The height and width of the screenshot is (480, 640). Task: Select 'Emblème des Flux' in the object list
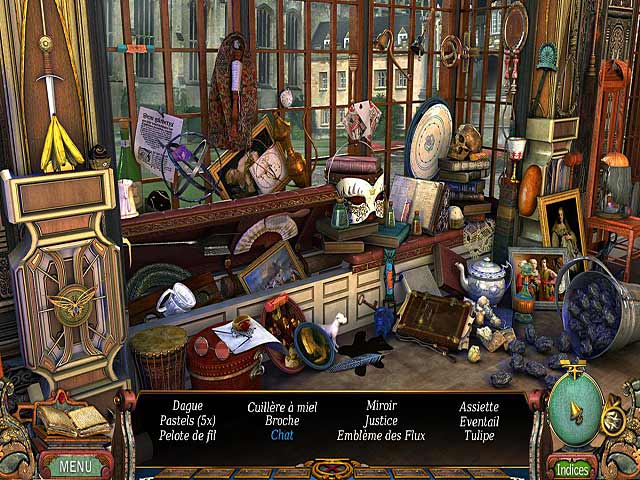pyautogui.click(x=381, y=435)
